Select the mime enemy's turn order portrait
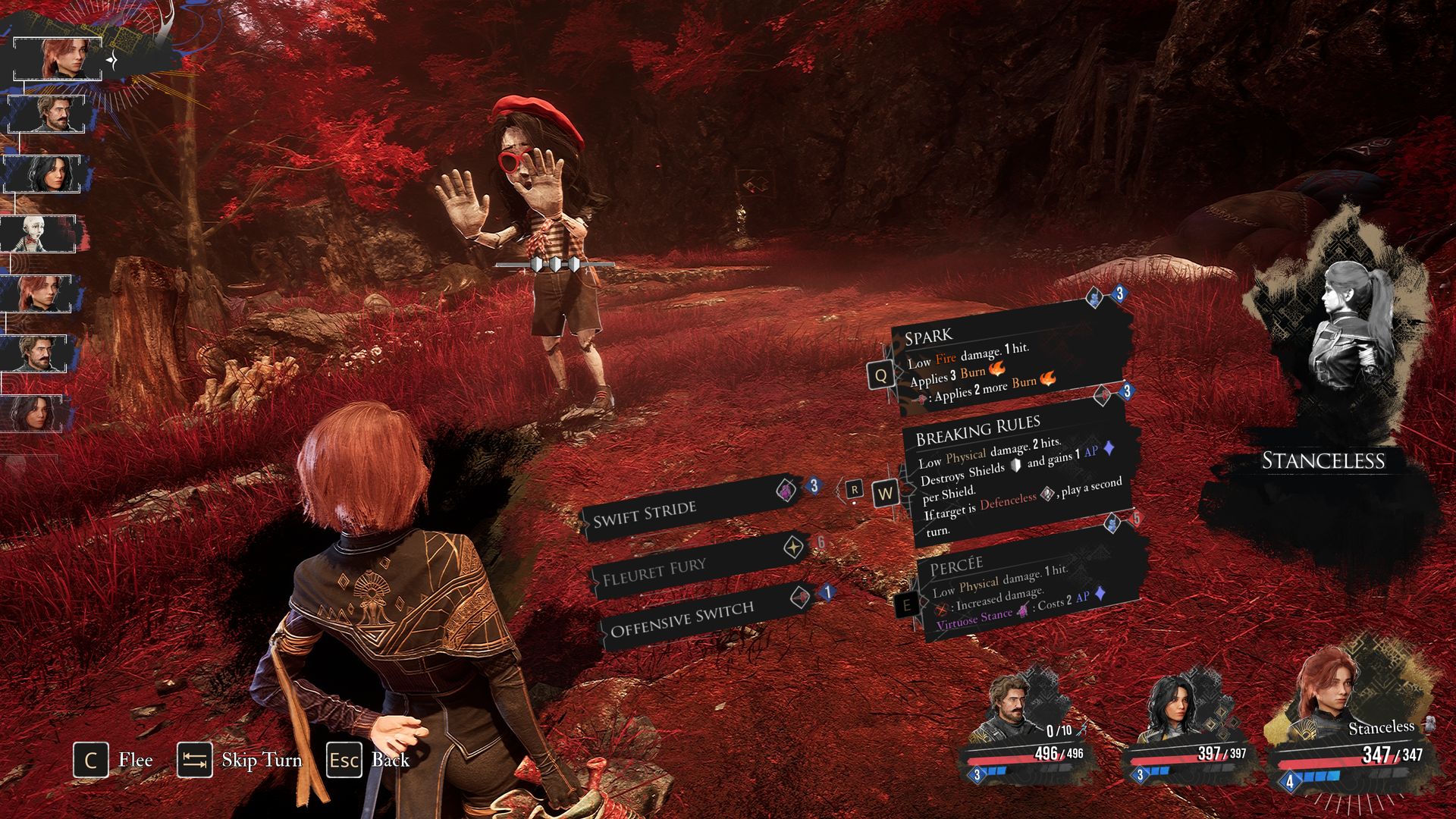Viewport: 1456px width, 819px height. (38, 234)
